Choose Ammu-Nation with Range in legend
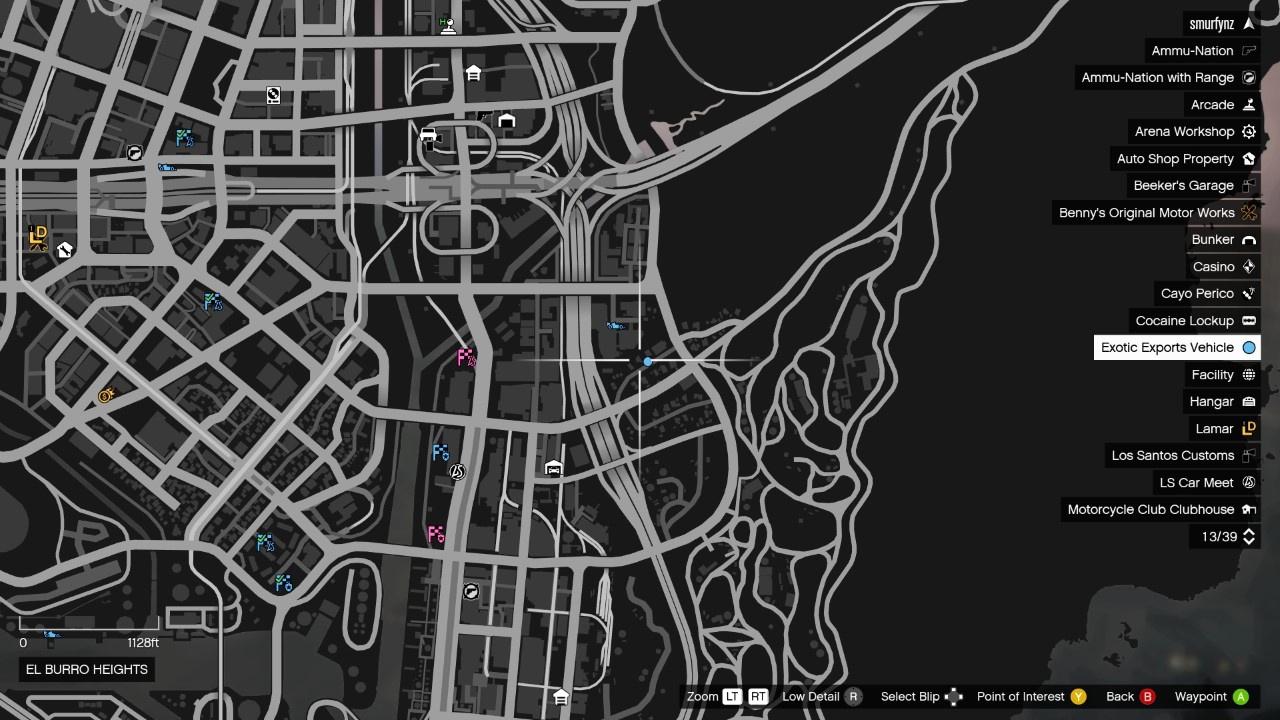This screenshot has width=1280, height=720. pos(1157,78)
